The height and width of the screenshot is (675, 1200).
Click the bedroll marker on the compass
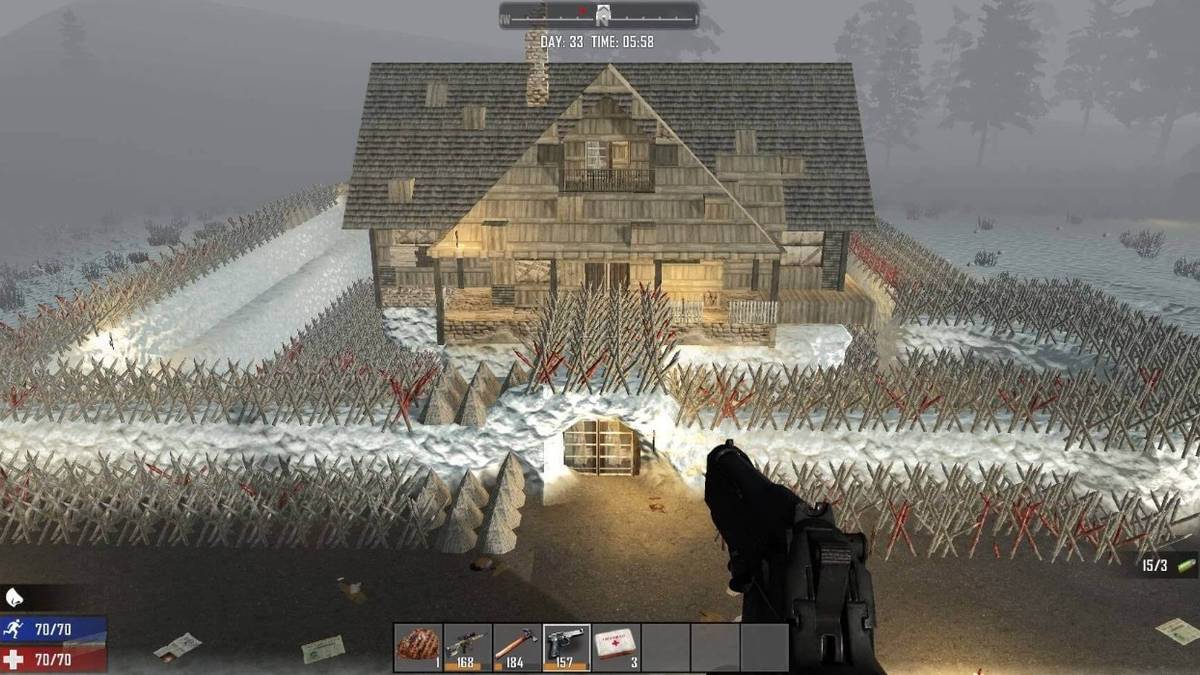pyautogui.click(x=603, y=14)
